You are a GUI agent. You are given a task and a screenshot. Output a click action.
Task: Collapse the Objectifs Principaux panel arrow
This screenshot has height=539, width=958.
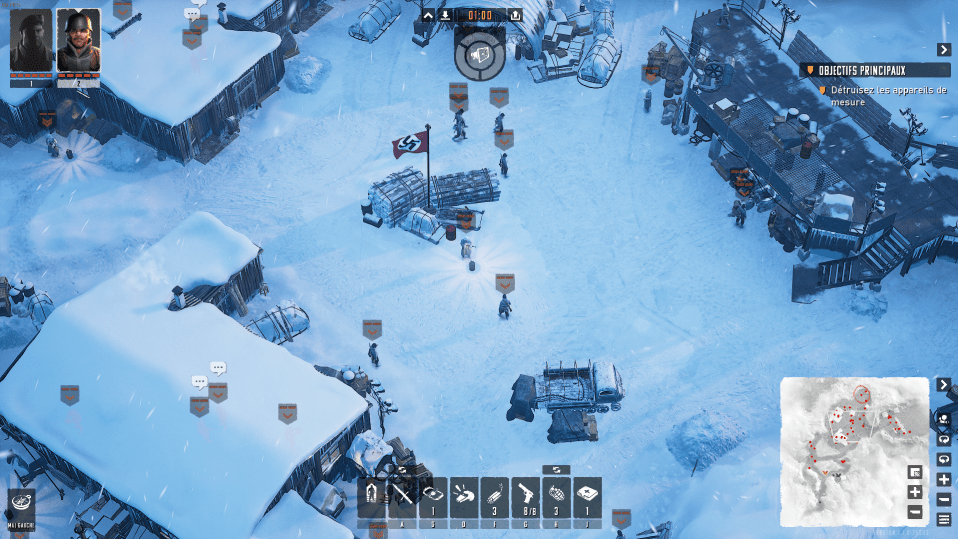(x=943, y=50)
